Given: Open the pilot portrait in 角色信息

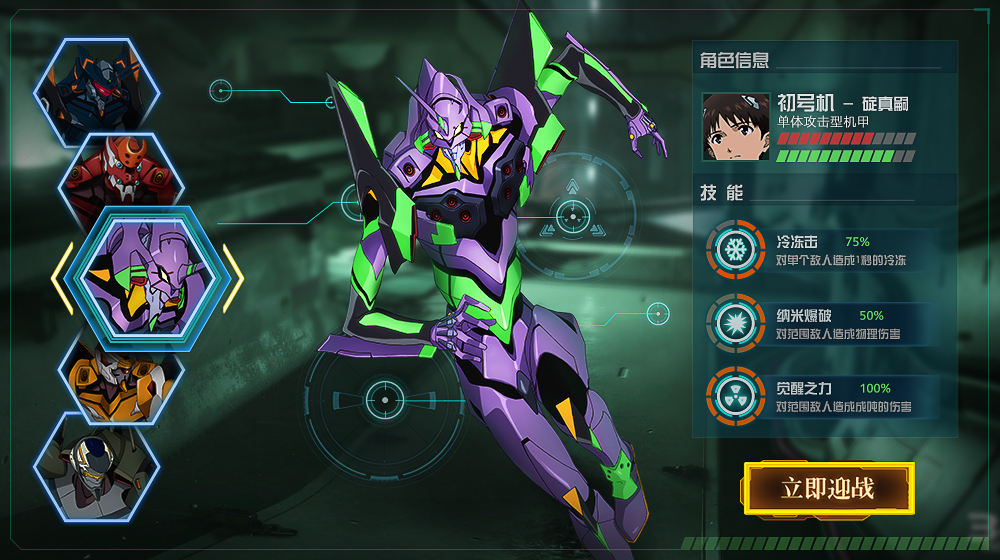Looking at the screenshot, I should (736, 127).
